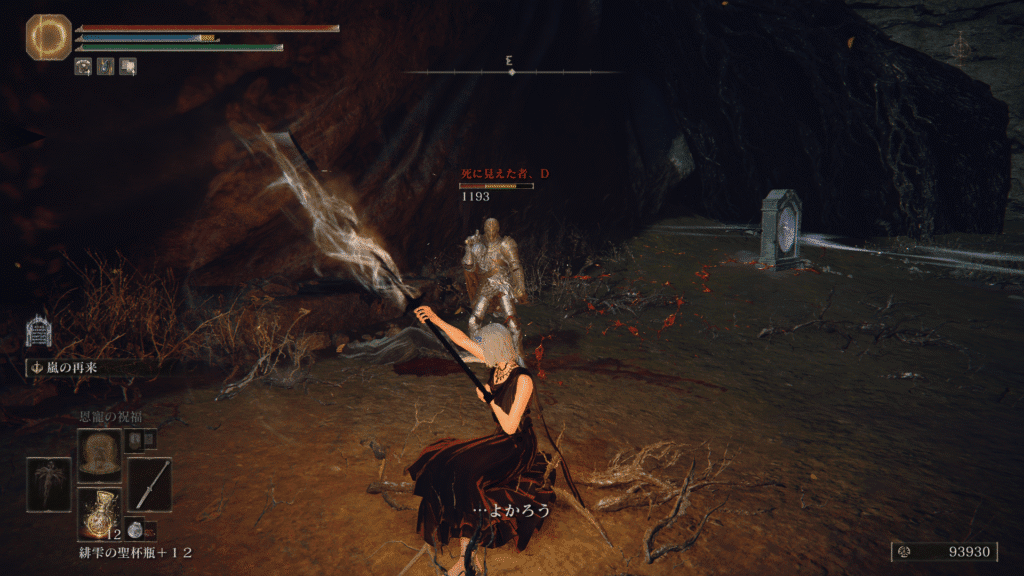
Task: Click the first buff status icon under the bars
Action: tap(84, 67)
